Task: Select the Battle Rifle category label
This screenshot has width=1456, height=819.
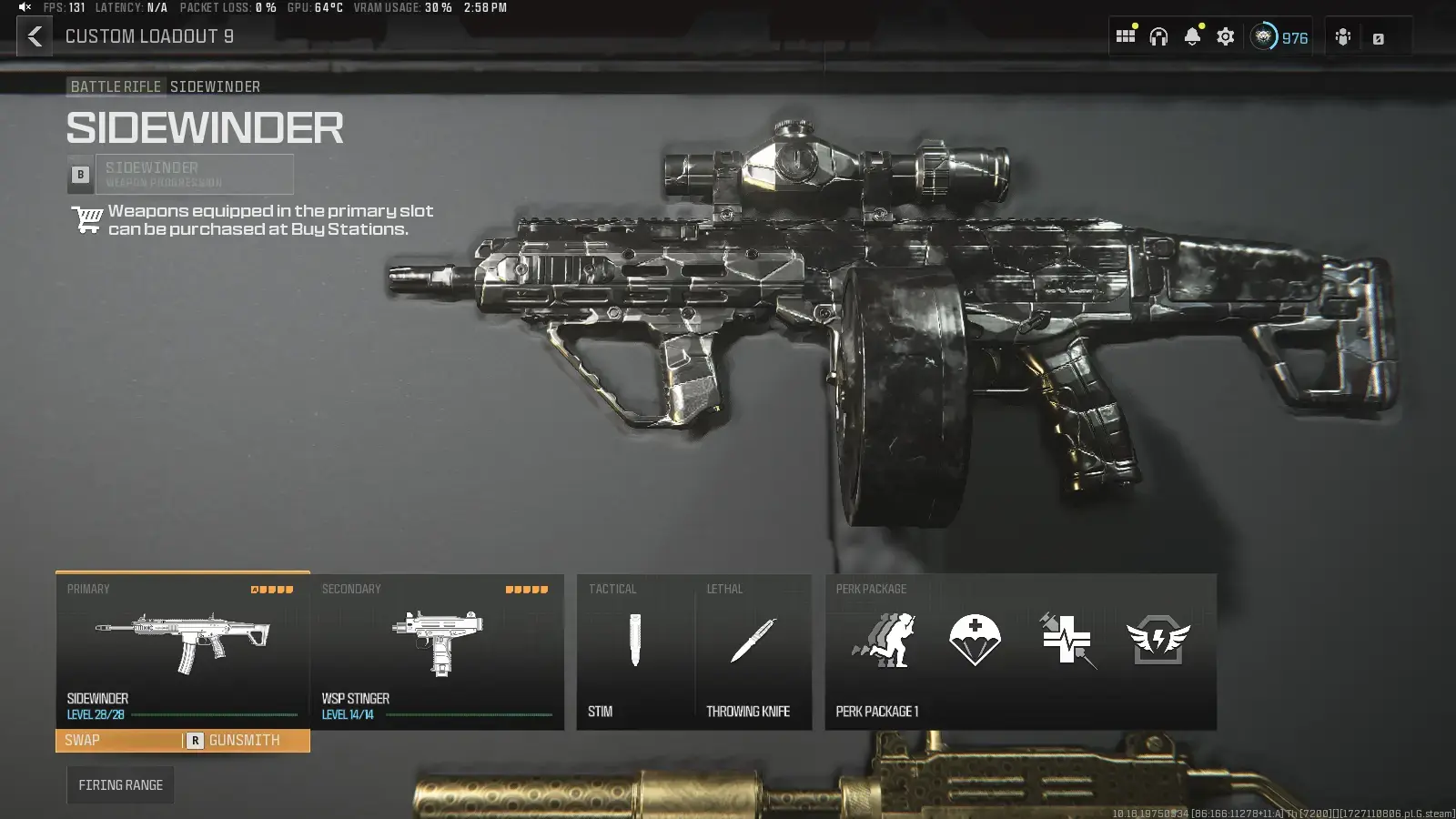Action: 116,86
